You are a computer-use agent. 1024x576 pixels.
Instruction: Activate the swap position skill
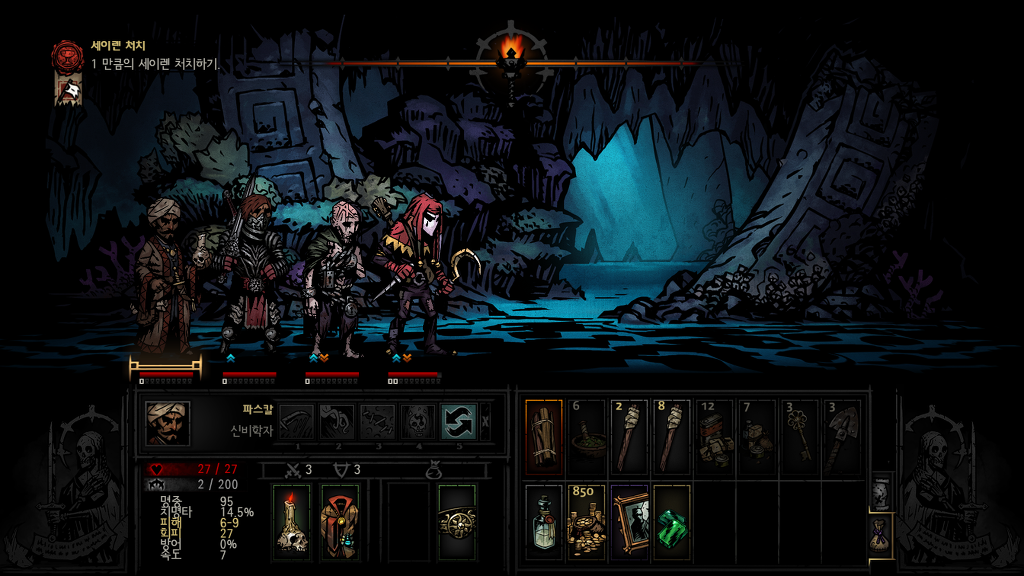pyautogui.click(x=458, y=422)
